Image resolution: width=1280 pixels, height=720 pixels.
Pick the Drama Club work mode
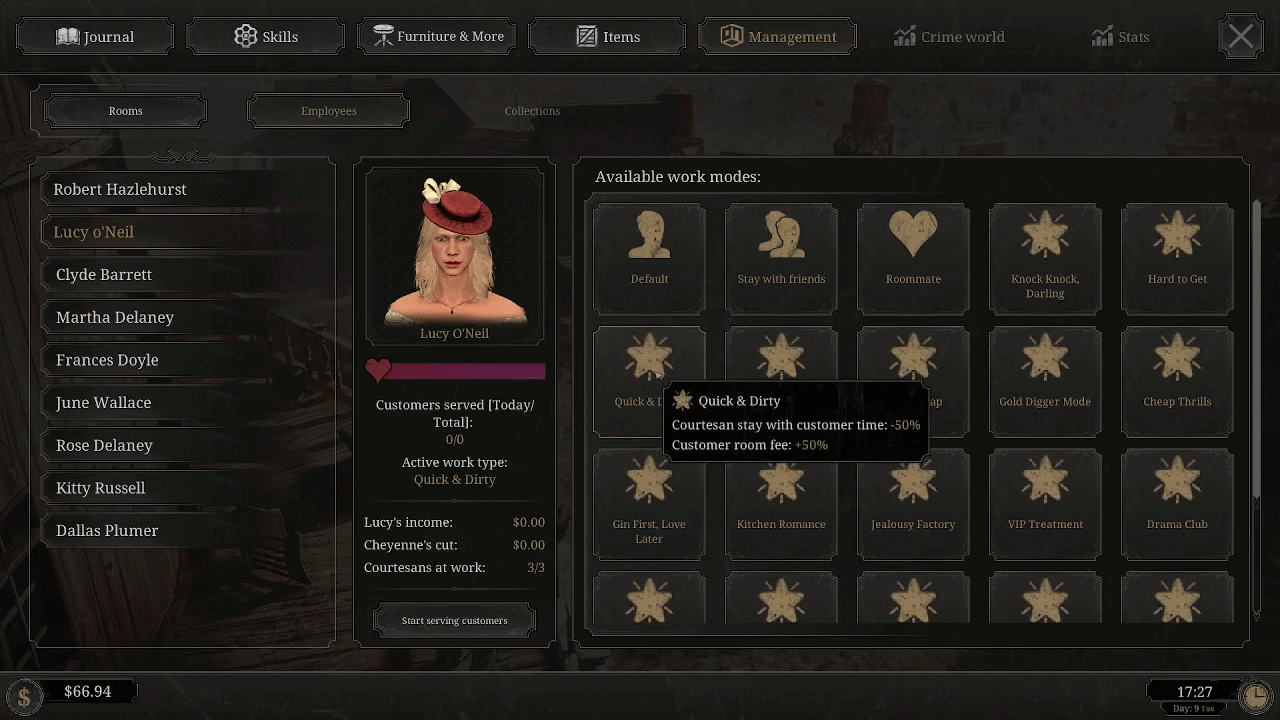[1177, 503]
